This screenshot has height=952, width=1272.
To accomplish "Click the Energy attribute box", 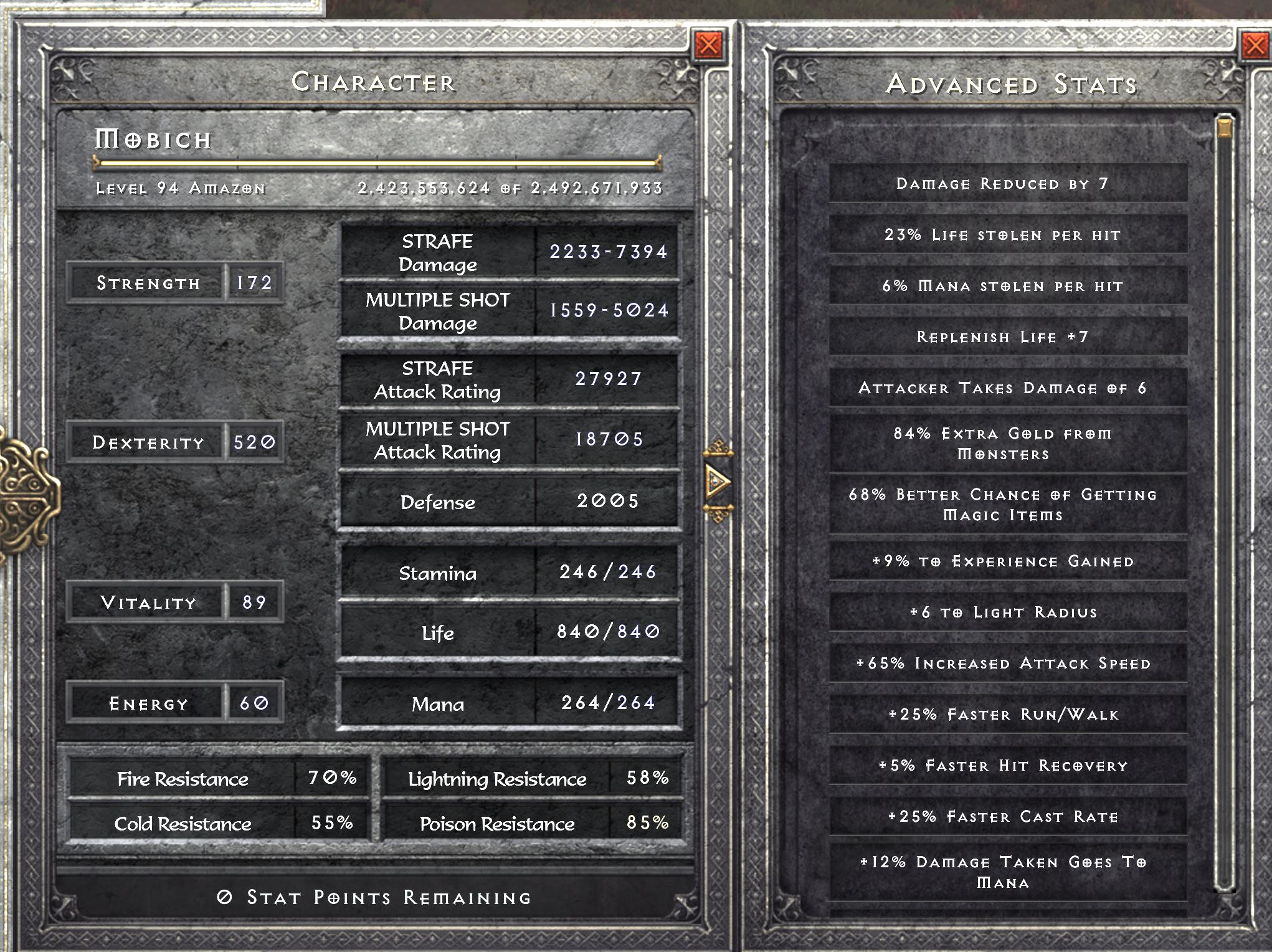I will (x=174, y=703).
